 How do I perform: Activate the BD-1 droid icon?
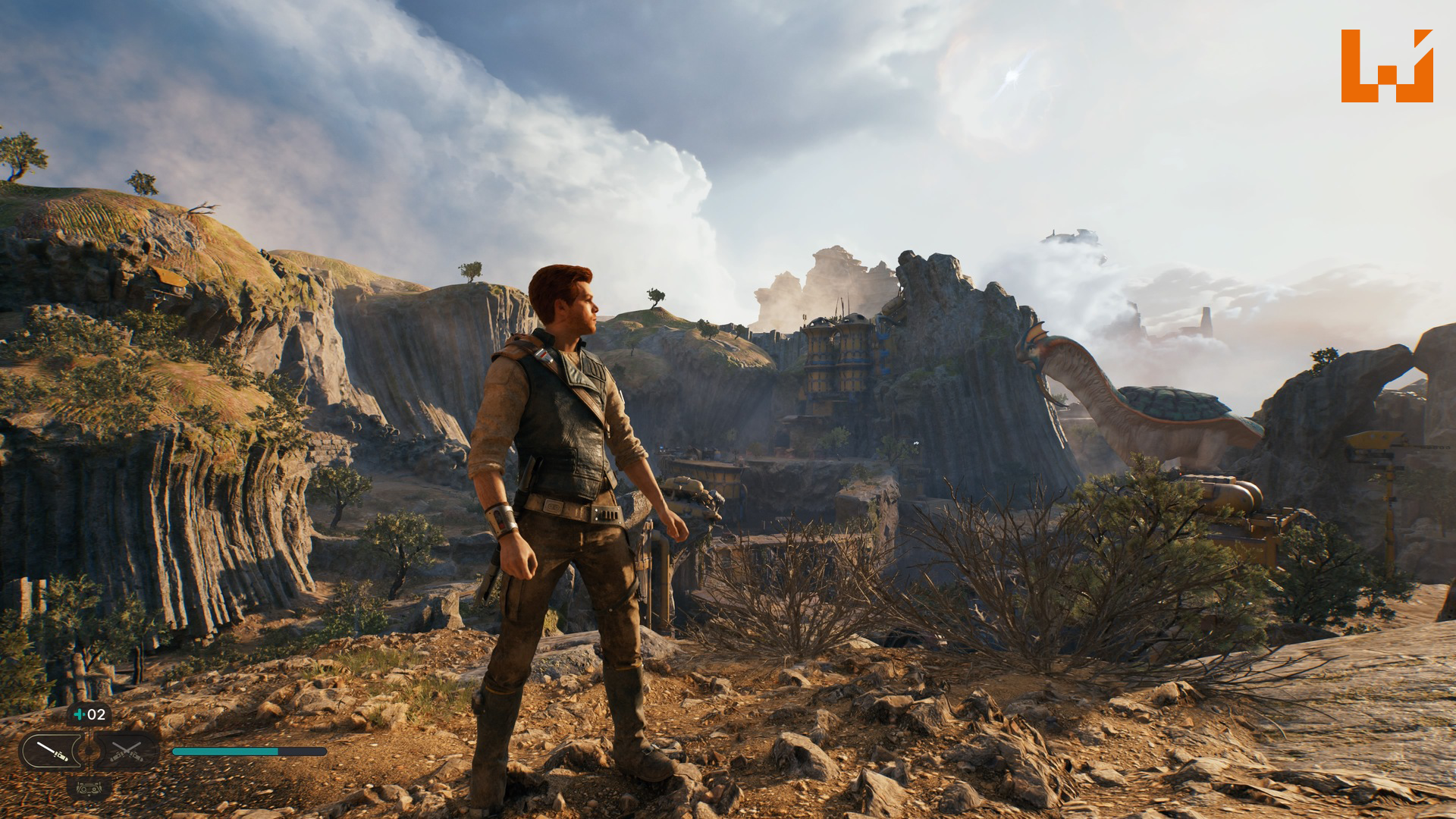(x=89, y=788)
